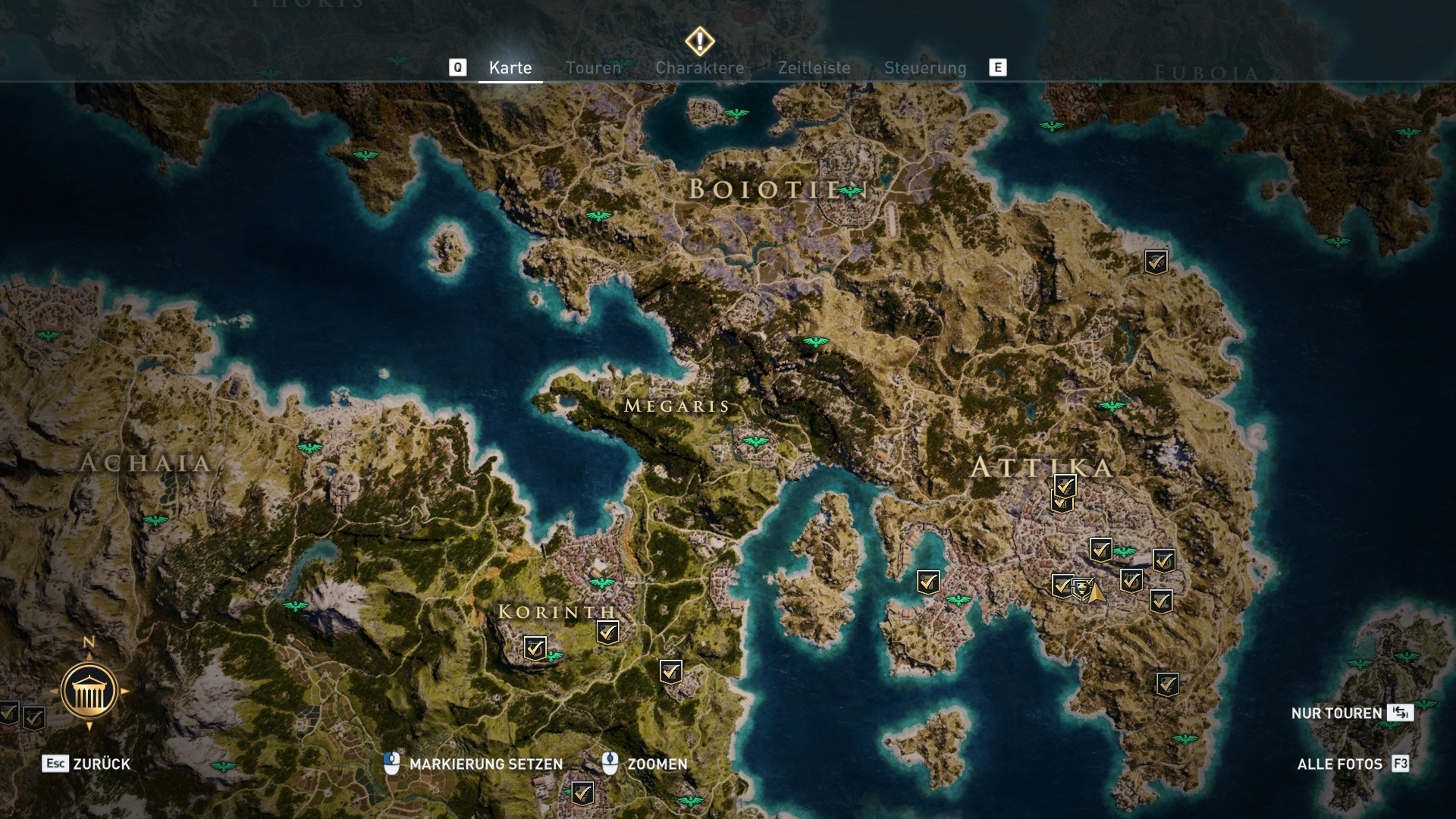This screenshot has width=1456, height=819.
Task: Select the checkmark marker in northeast Attika
Action: coord(1156,262)
